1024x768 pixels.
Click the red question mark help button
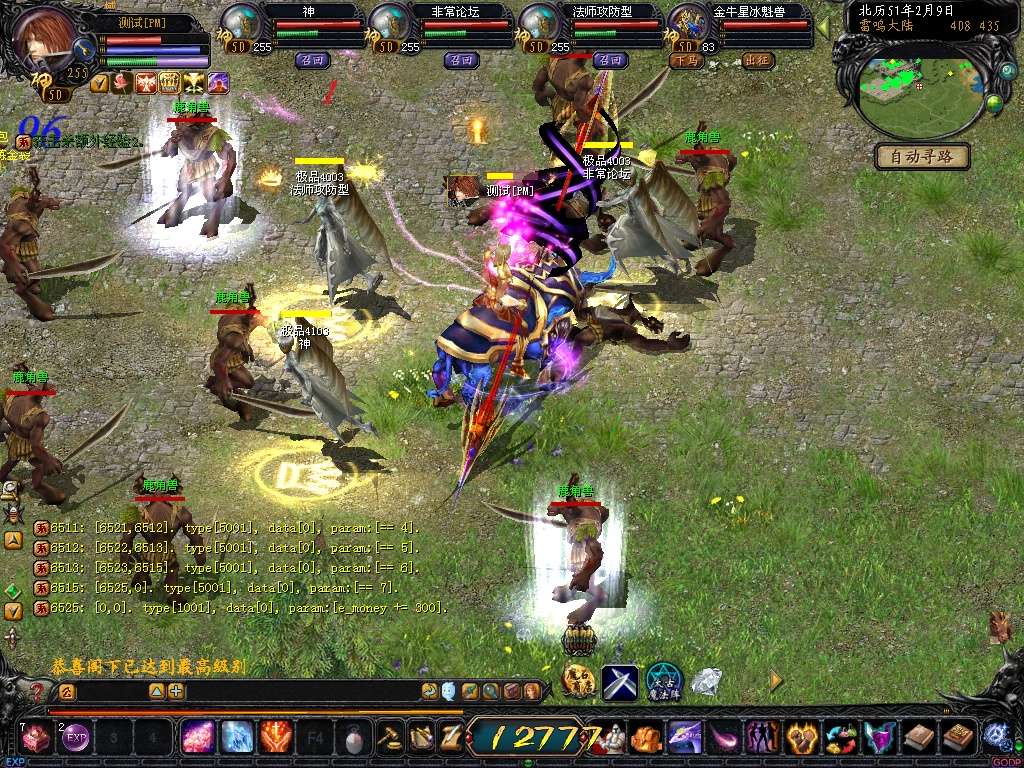tap(37, 691)
